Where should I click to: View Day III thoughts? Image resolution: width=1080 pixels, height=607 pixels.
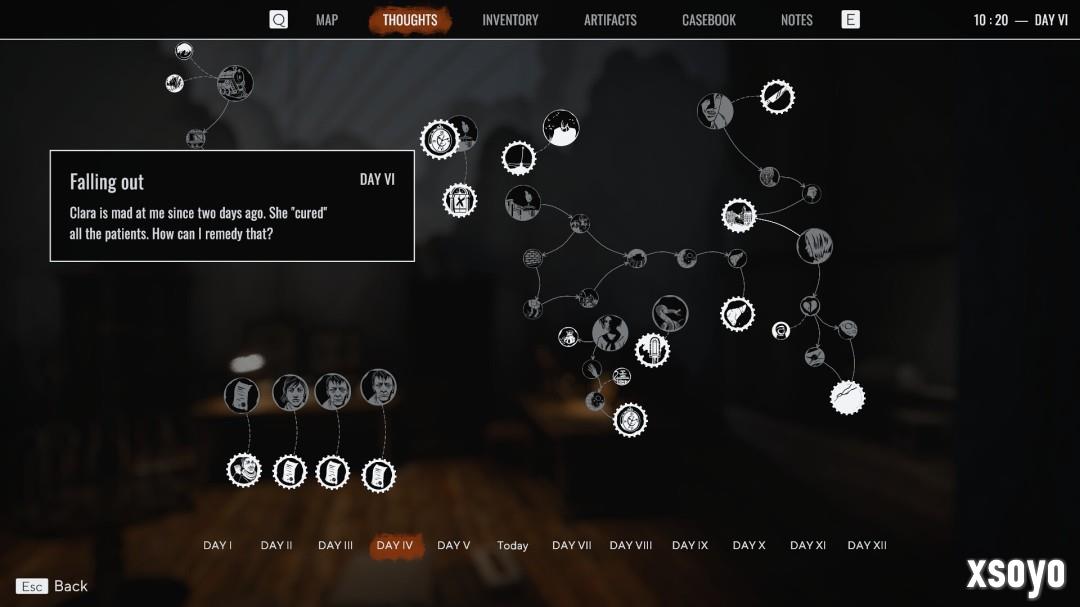pos(335,546)
